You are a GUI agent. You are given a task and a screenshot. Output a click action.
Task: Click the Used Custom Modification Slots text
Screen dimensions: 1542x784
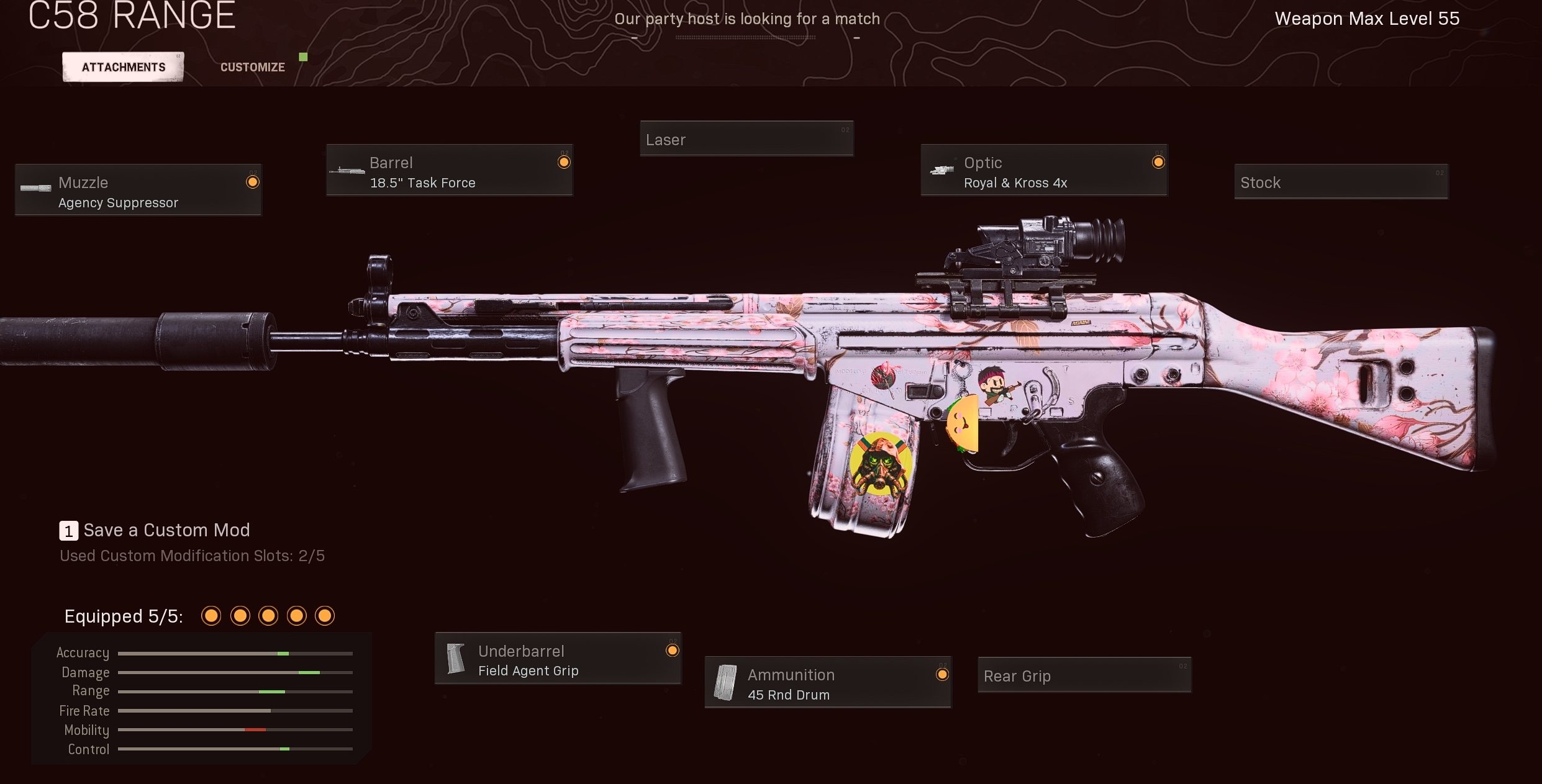click(x=193, y=556)
